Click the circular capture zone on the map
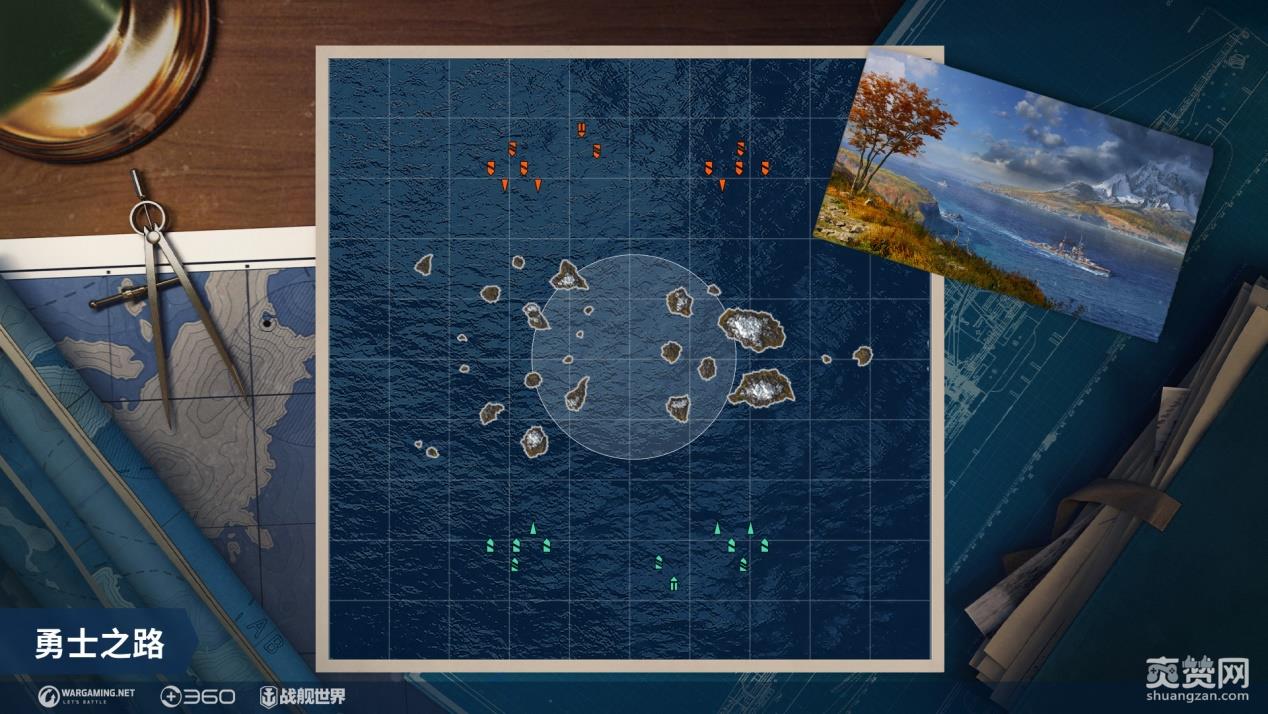 coord(630,357)
